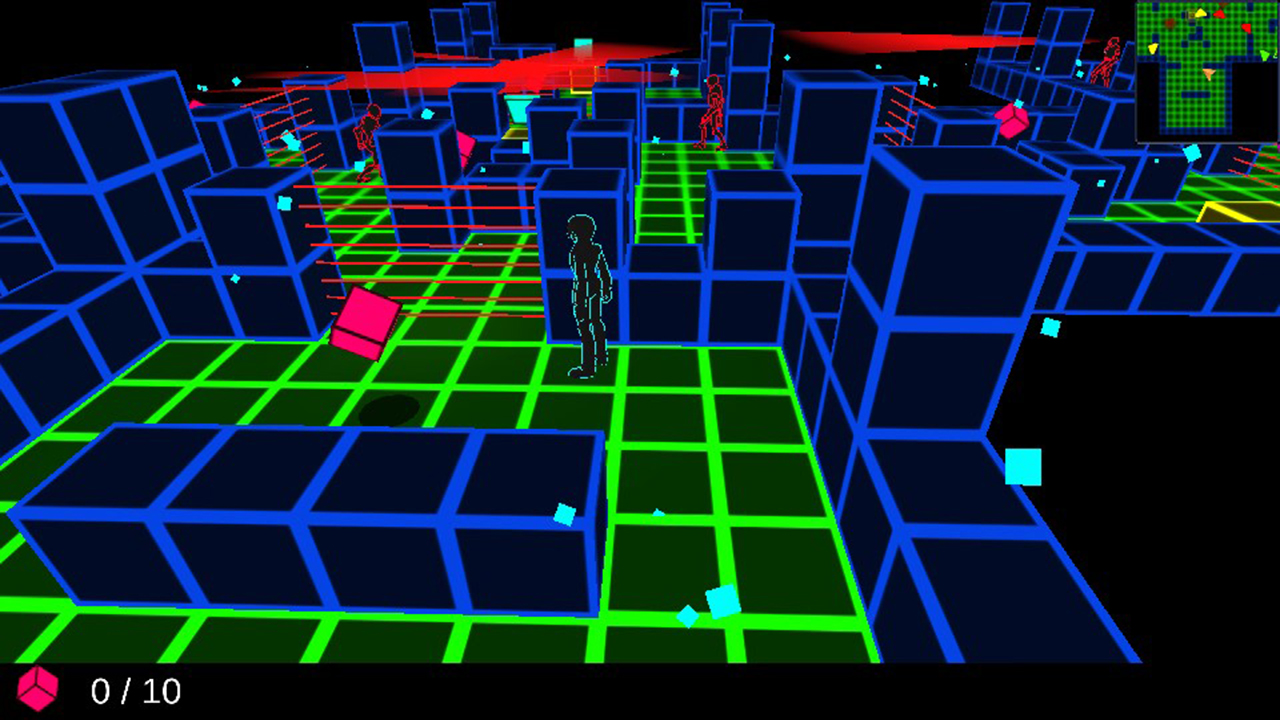Click the yellow triangle on the minimap's left side
Viewport: 1280px width, 720px height.
coord(1153,48)
